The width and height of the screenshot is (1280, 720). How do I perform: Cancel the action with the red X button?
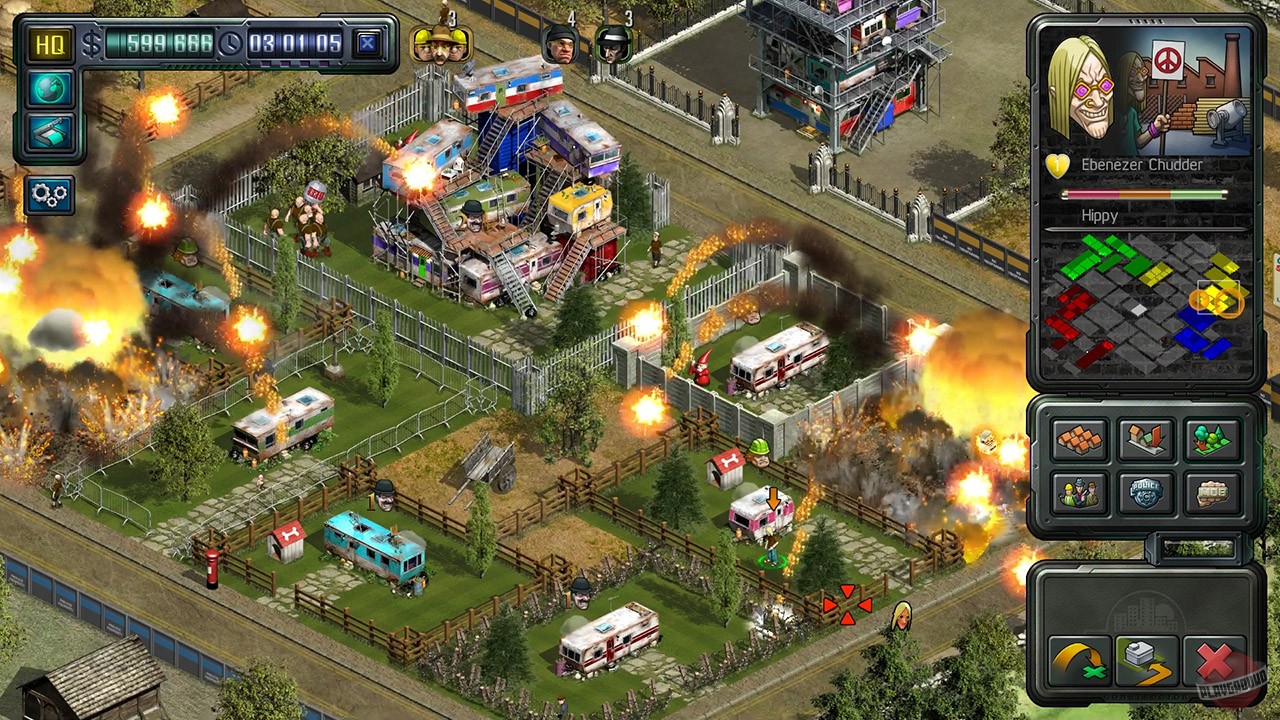1212,660
